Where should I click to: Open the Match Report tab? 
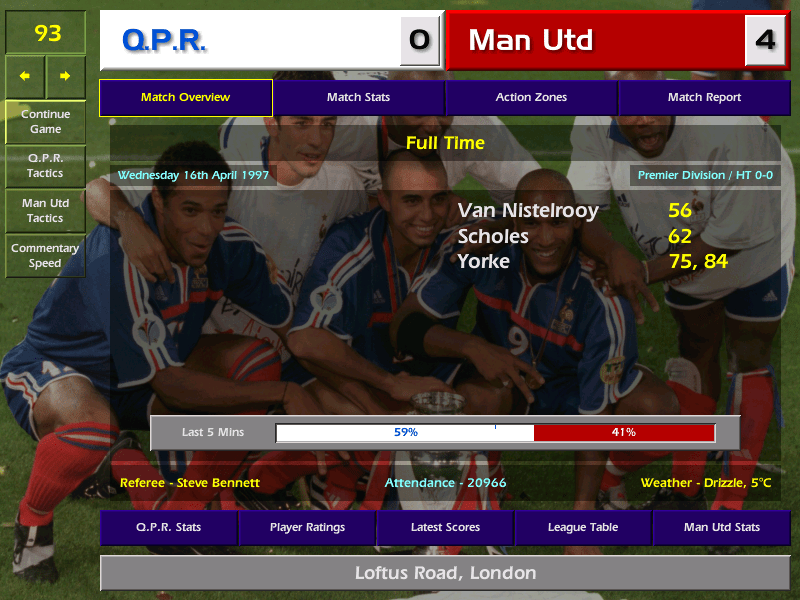(x=704, y=98)
